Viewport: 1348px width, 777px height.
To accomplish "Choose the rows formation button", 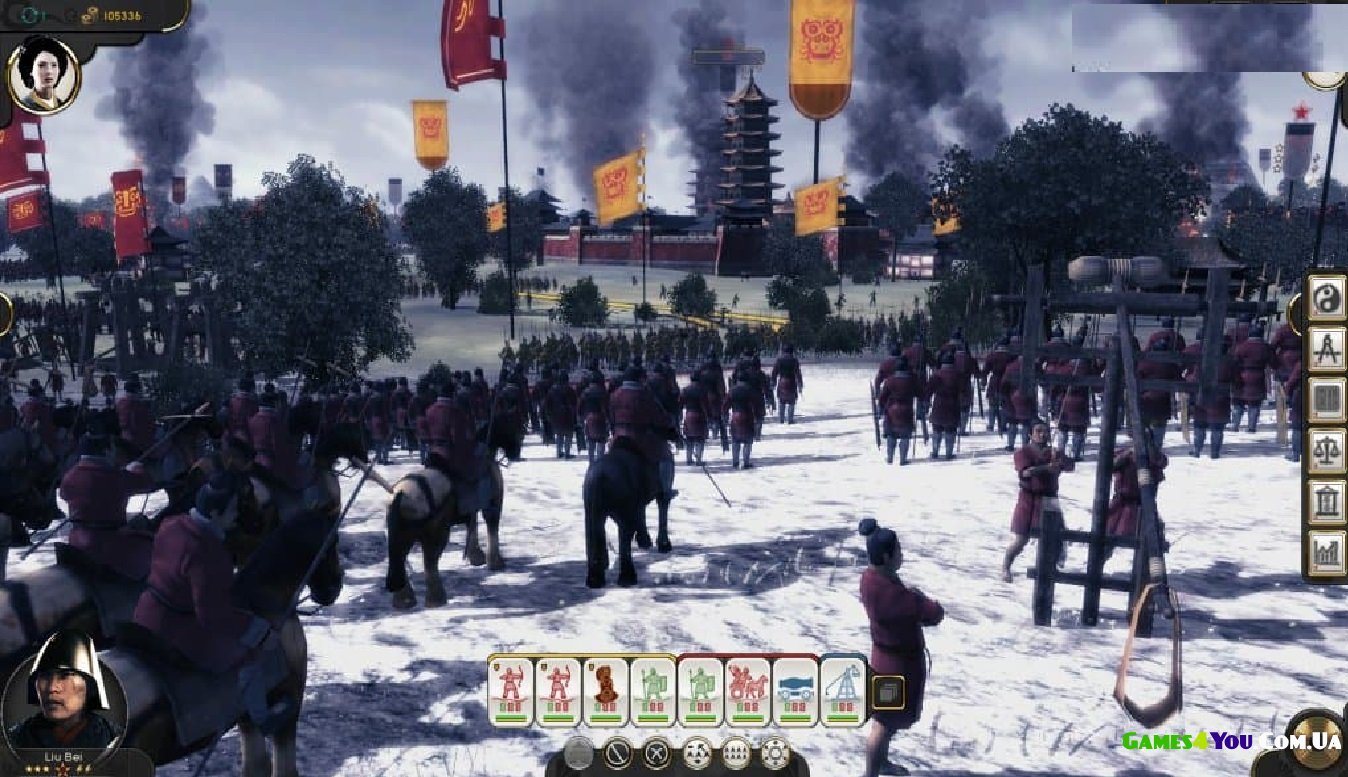I will (x=736, y=752).
